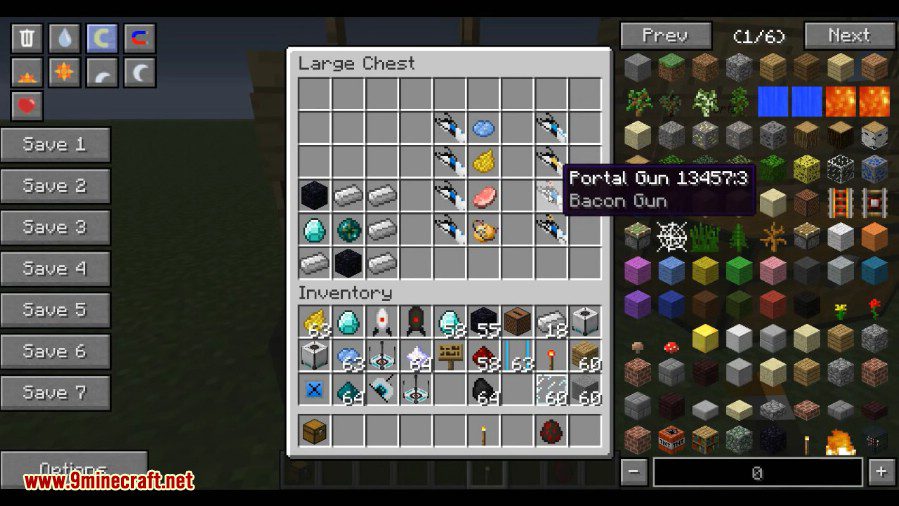Load the Save 1 inventory slot
The image size is (899, 506).
(55, 144)
